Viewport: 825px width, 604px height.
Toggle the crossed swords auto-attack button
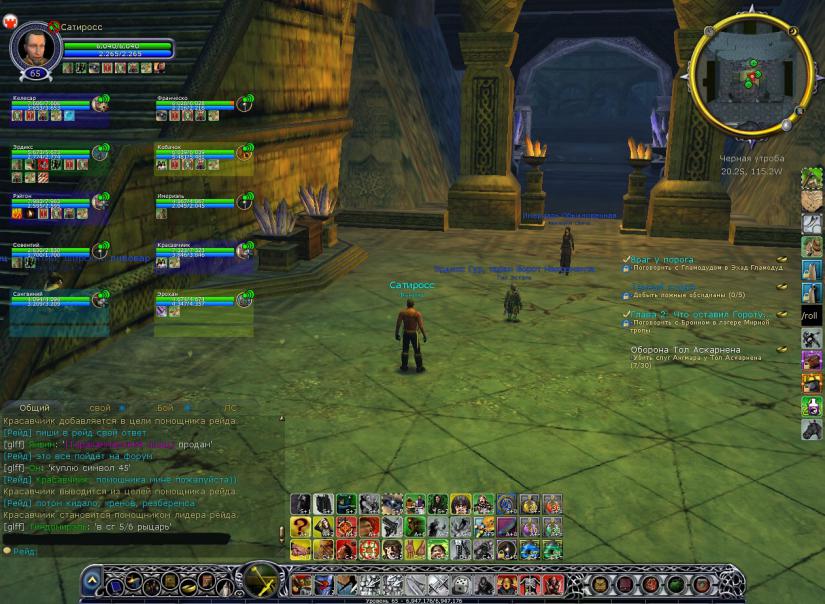264,578
